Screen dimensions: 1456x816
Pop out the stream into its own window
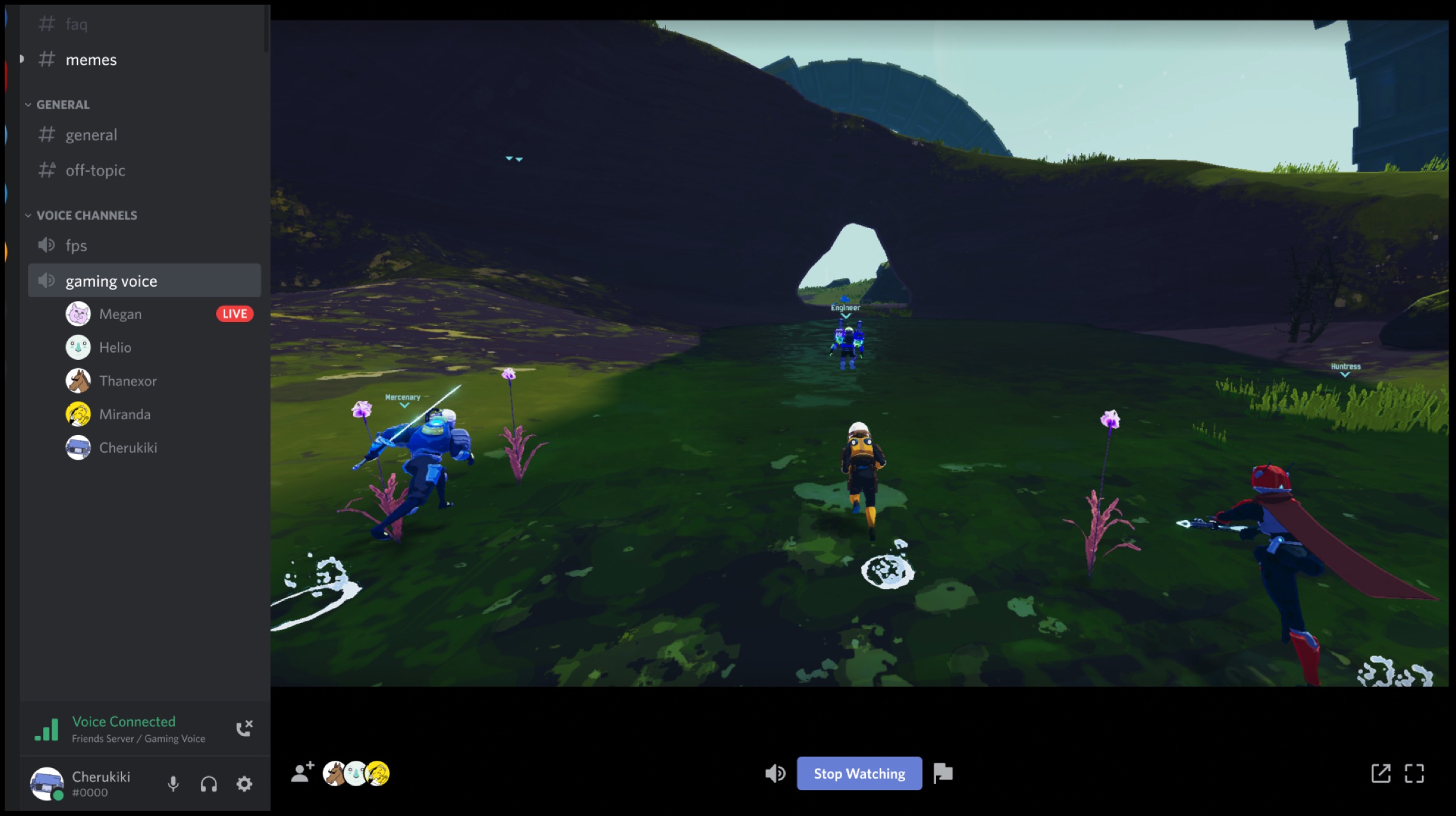click(1381, 774)
